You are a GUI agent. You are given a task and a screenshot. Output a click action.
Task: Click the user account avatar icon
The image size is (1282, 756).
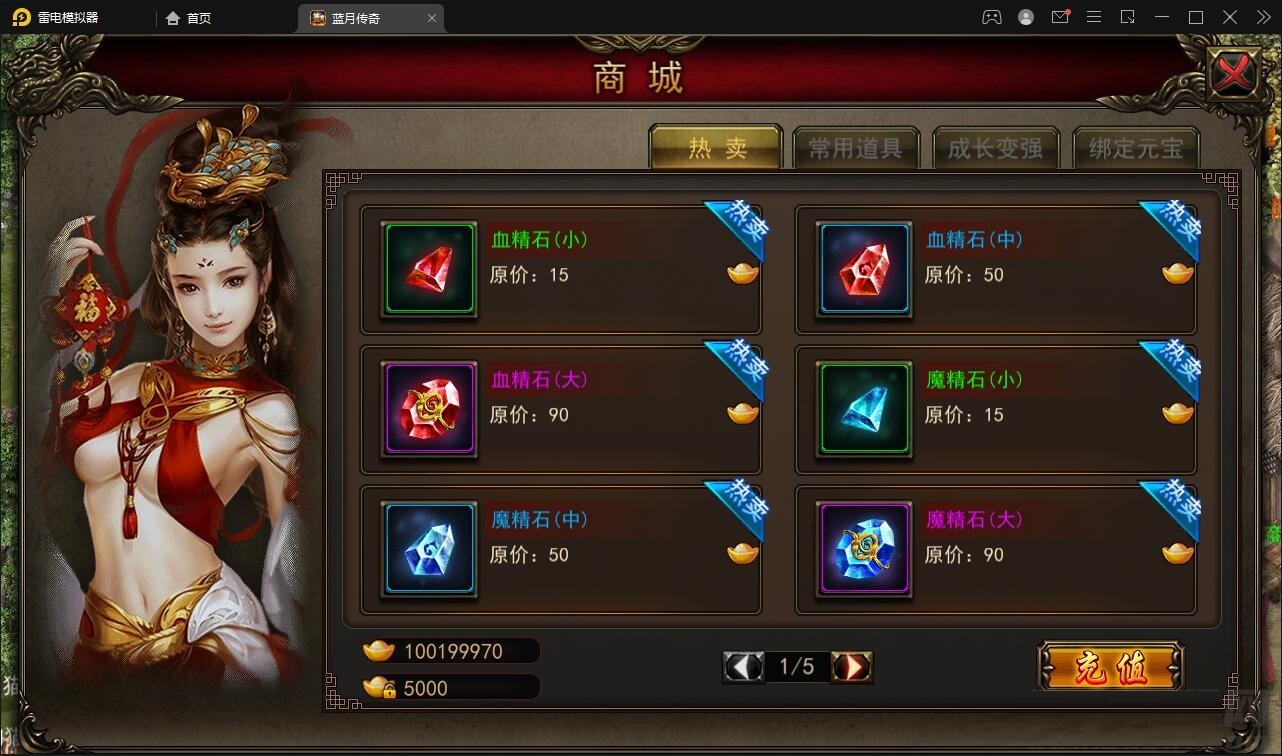click(1026, 16)
